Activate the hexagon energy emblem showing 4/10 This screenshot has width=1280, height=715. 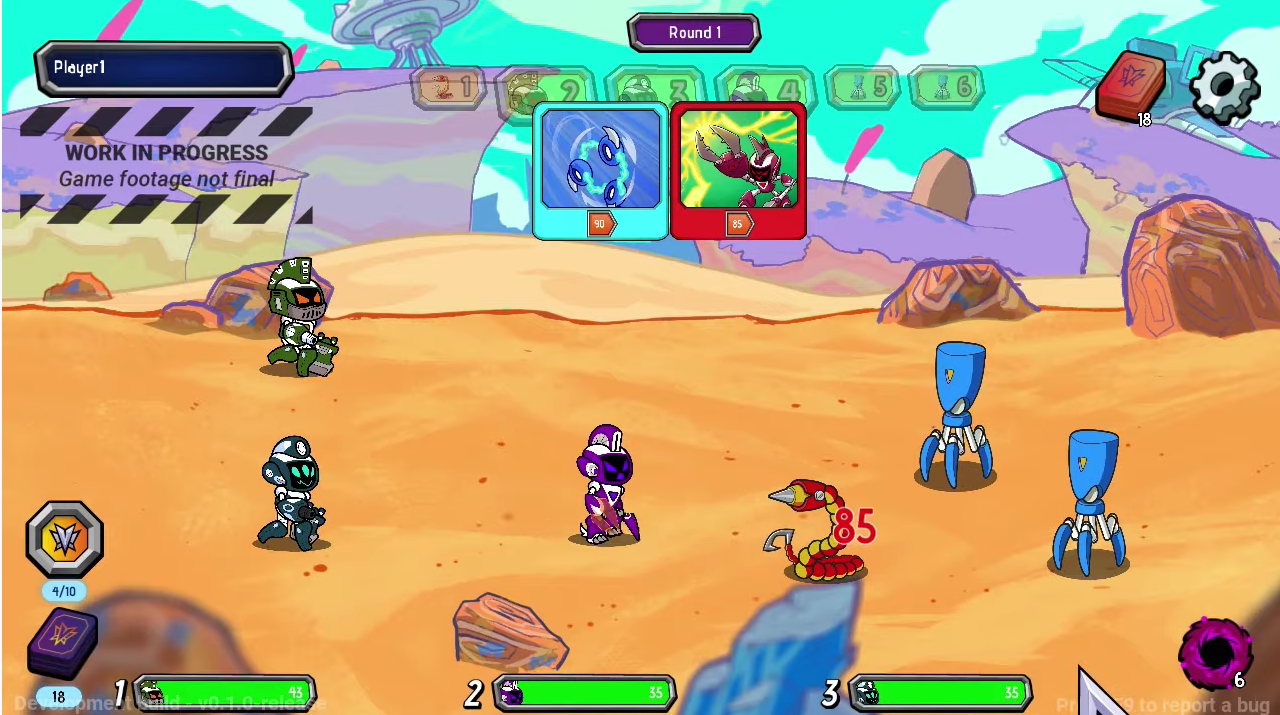point(64,540)
